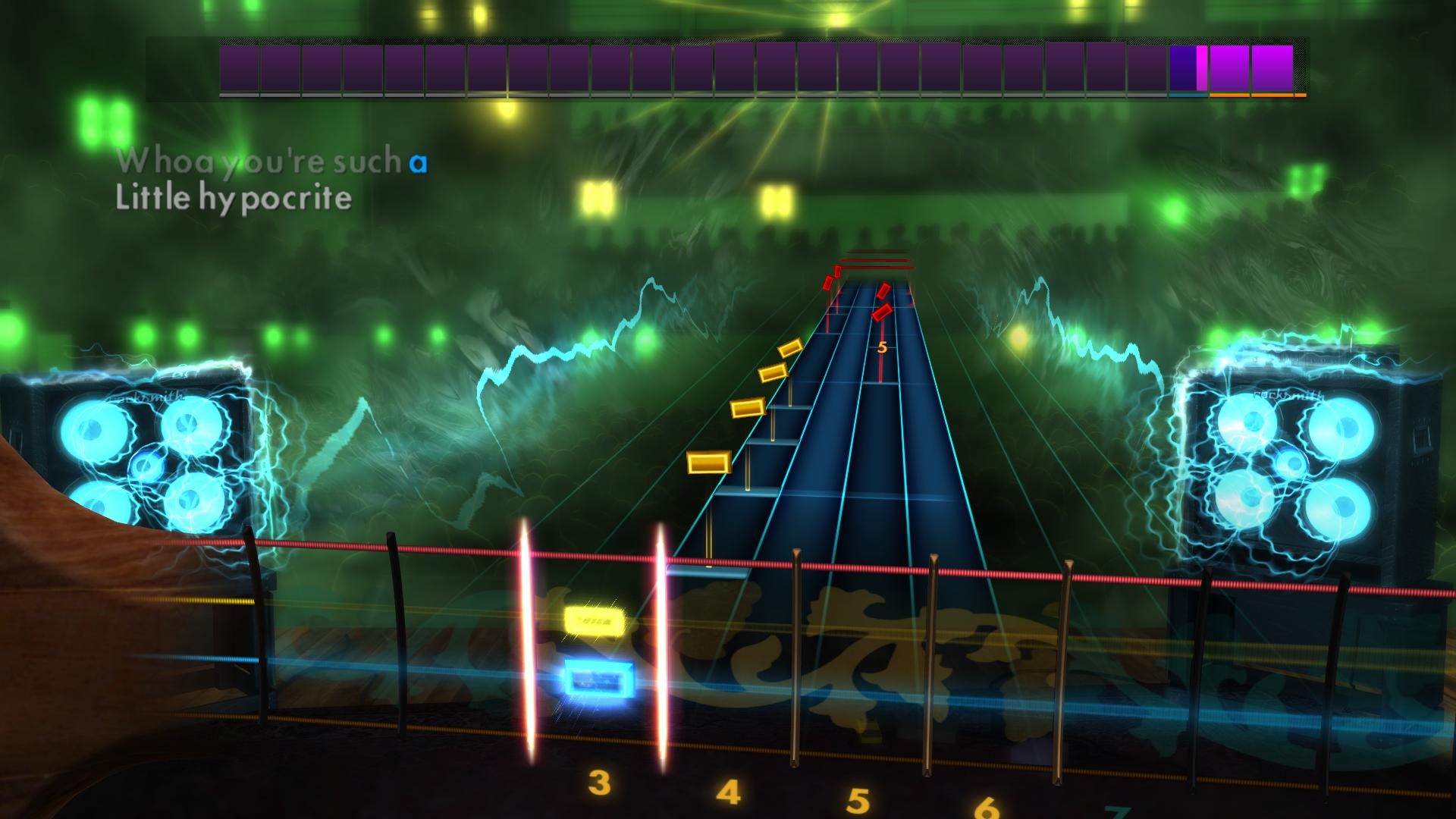
Task: Expand the fret 5 marker on the highway
Action: [x=880, y=347]
